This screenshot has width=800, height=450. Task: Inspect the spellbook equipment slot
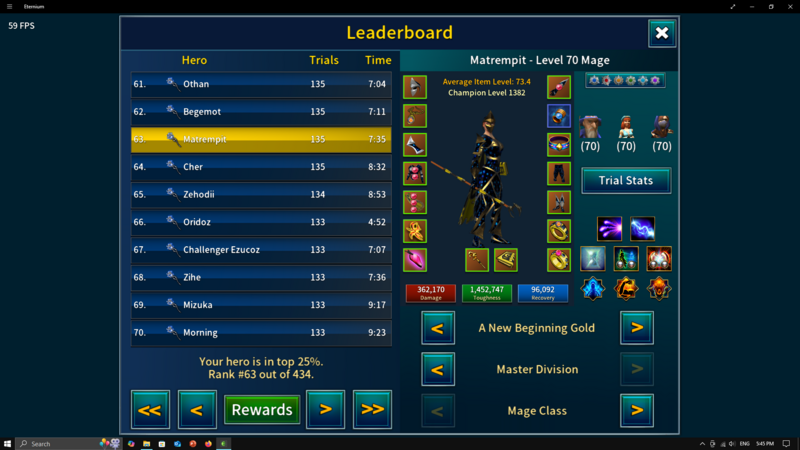(x=506, y=260)
